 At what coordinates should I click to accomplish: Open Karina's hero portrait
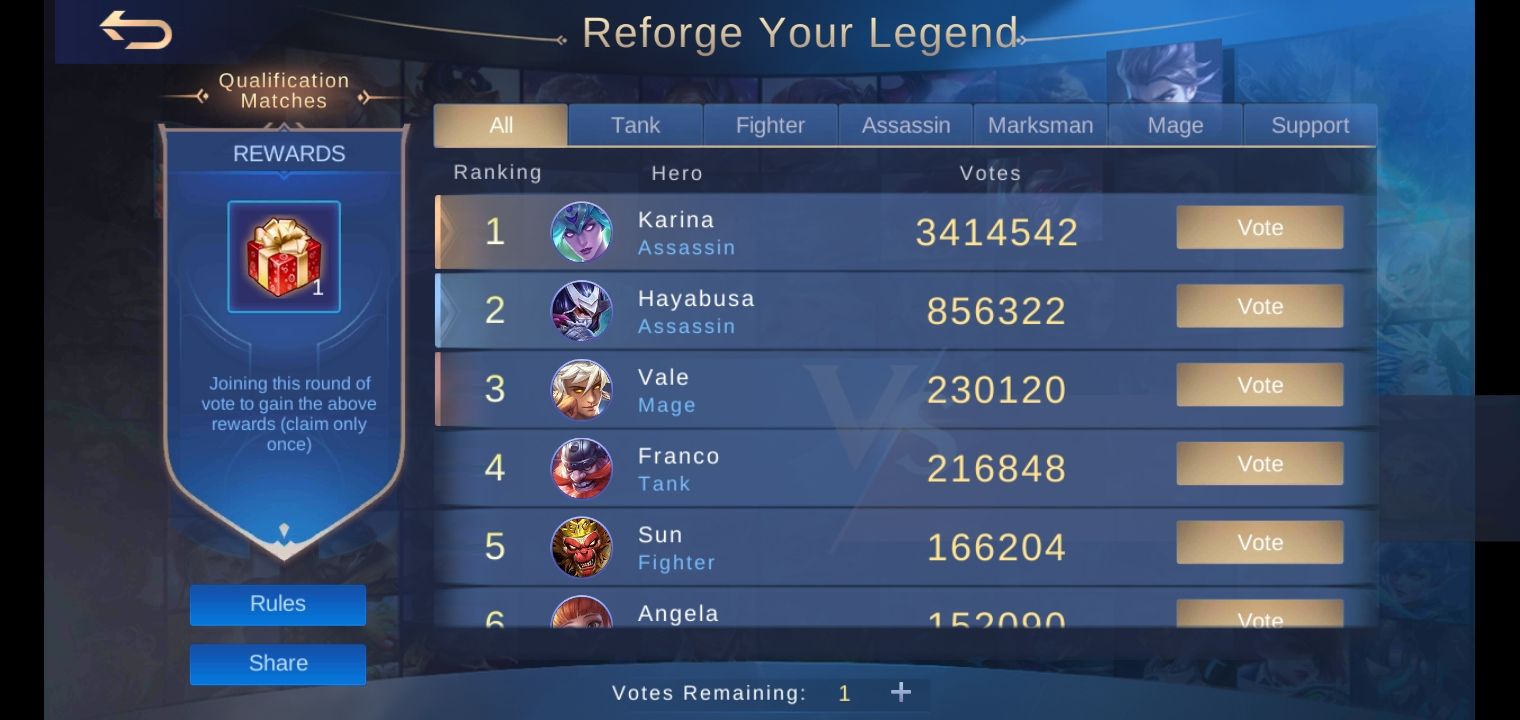click(582, 231)
